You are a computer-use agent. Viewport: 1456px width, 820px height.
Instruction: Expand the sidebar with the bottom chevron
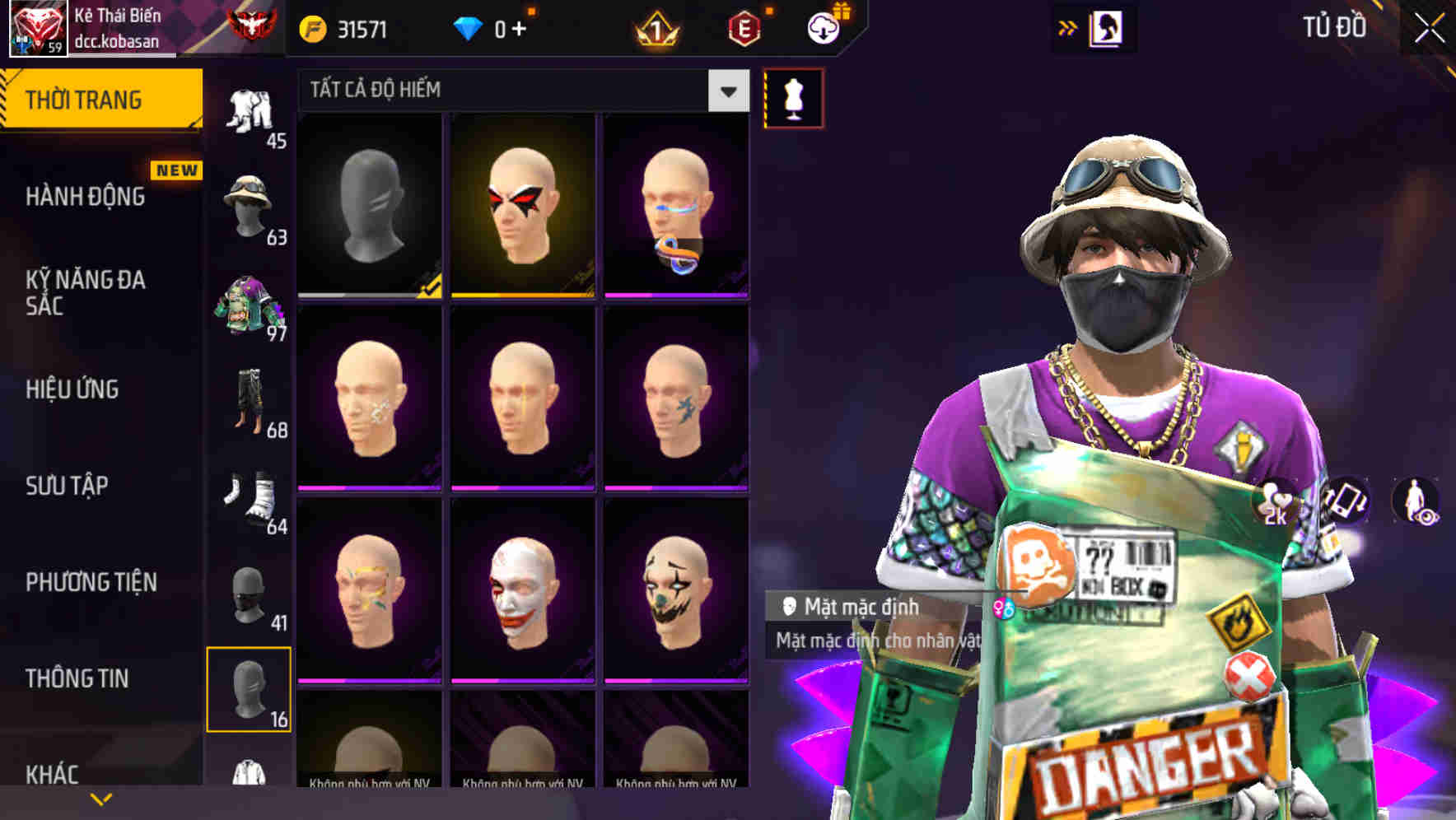click(101, 799)
